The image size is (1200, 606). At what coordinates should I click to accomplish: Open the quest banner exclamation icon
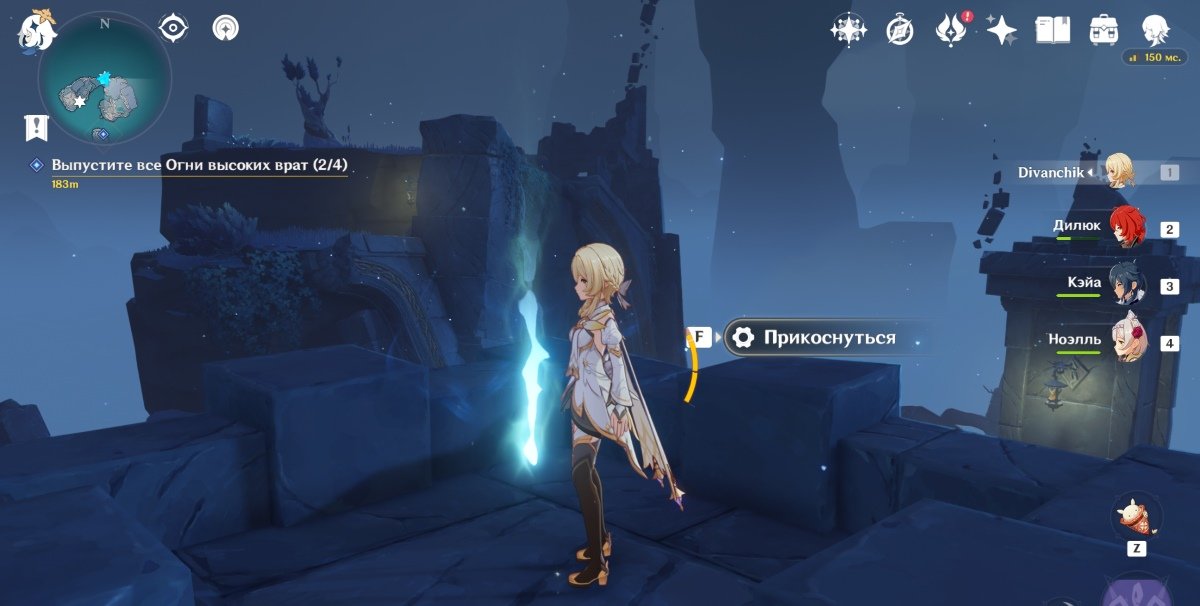point(37,127)
